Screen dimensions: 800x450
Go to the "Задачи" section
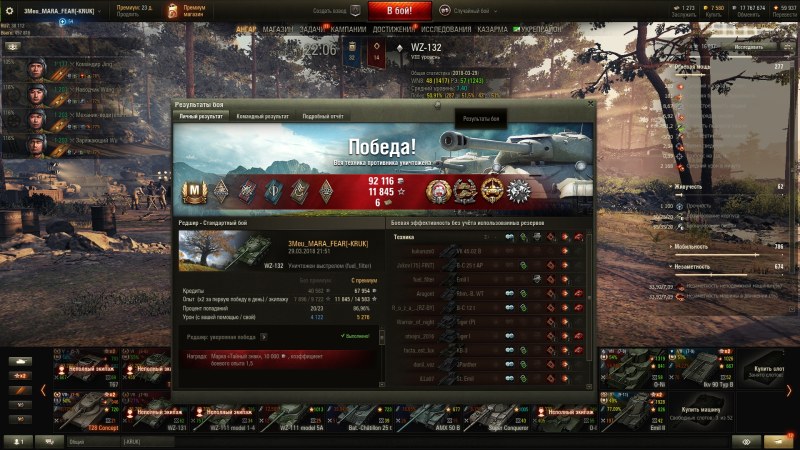[312, 30]
